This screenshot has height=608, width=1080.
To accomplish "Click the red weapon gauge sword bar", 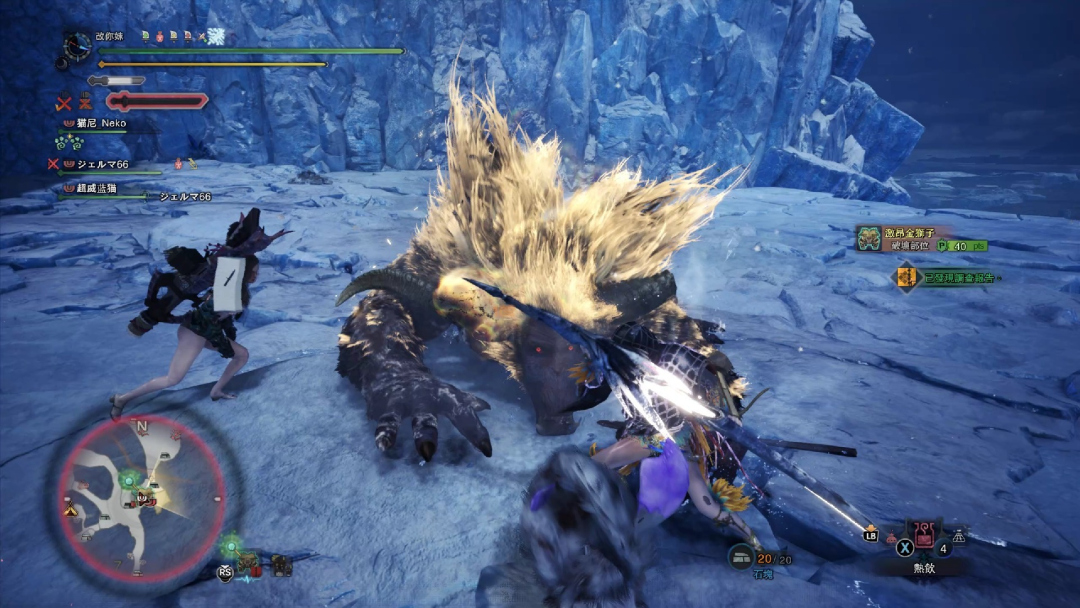I will click(157, 100).
